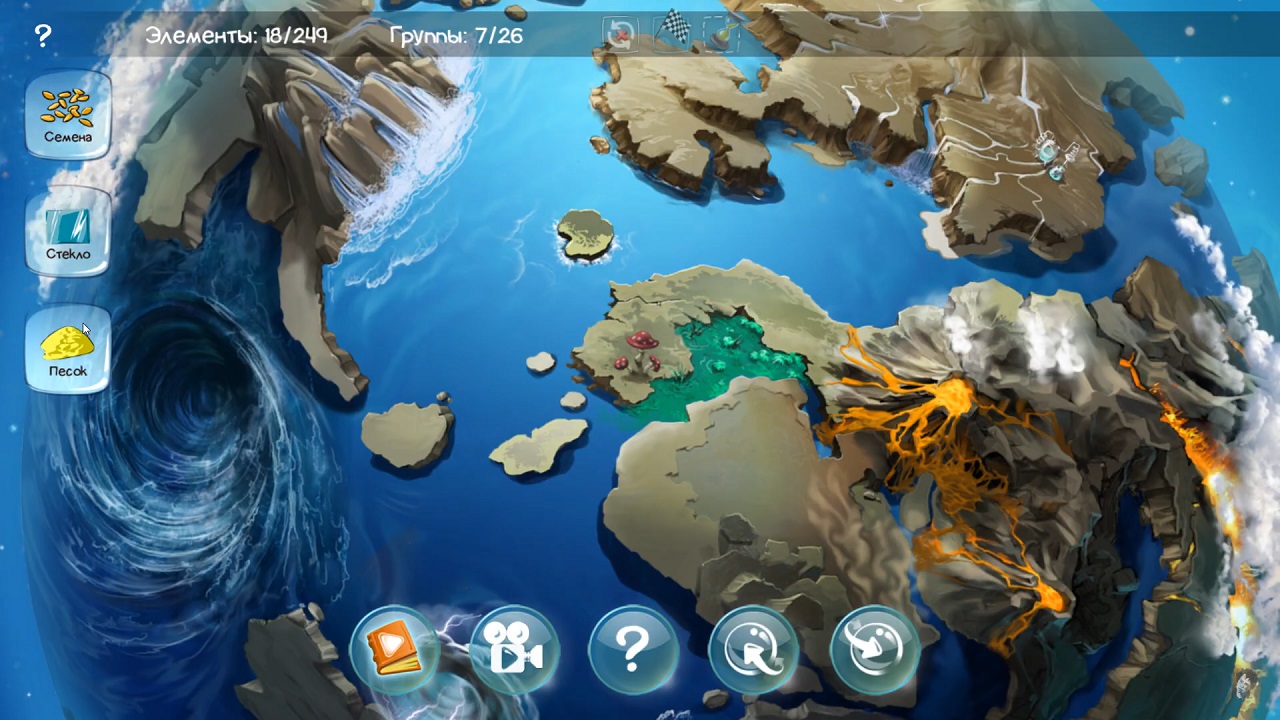The image size is (1280, 720).
Task: Click the bubble button with downward curved arrow
Action: click(874, 650)
